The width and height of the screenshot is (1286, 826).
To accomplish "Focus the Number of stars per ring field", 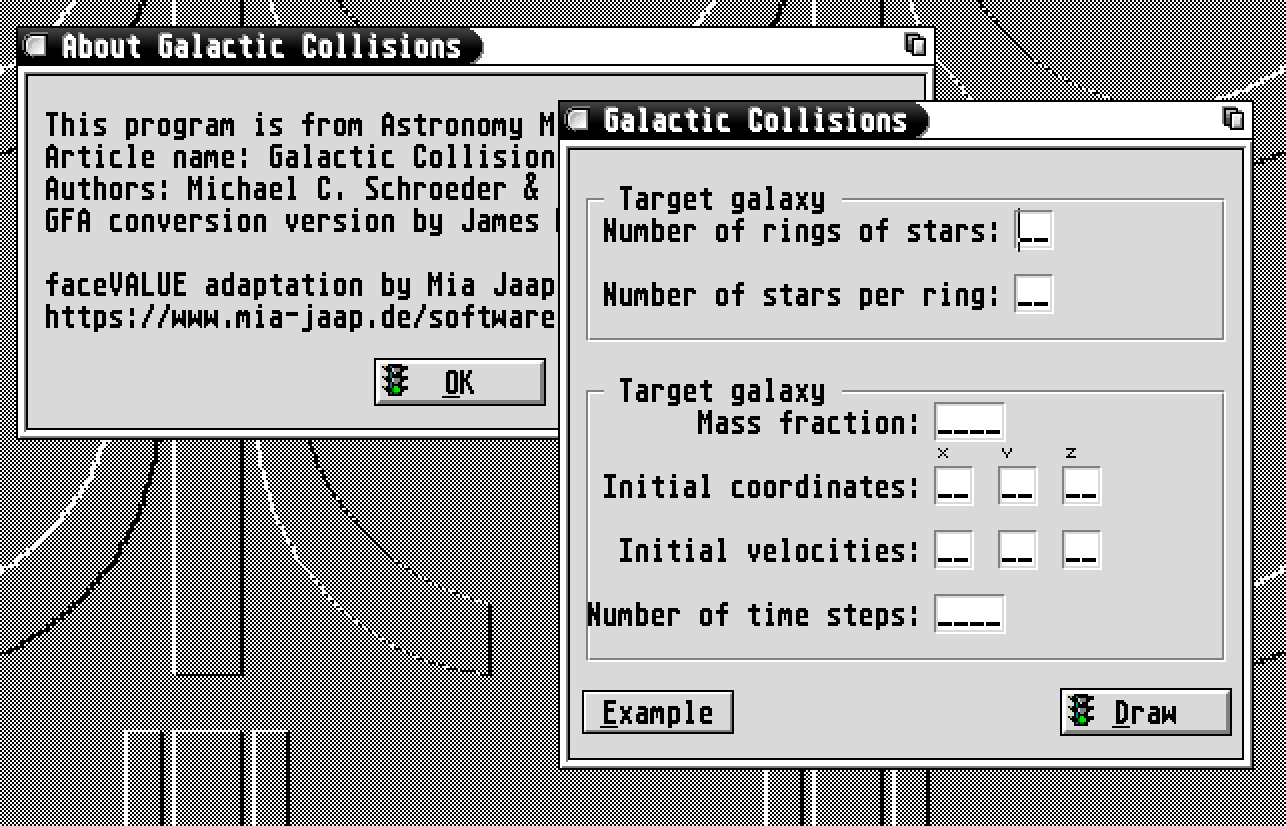I will coord(1034,295).
